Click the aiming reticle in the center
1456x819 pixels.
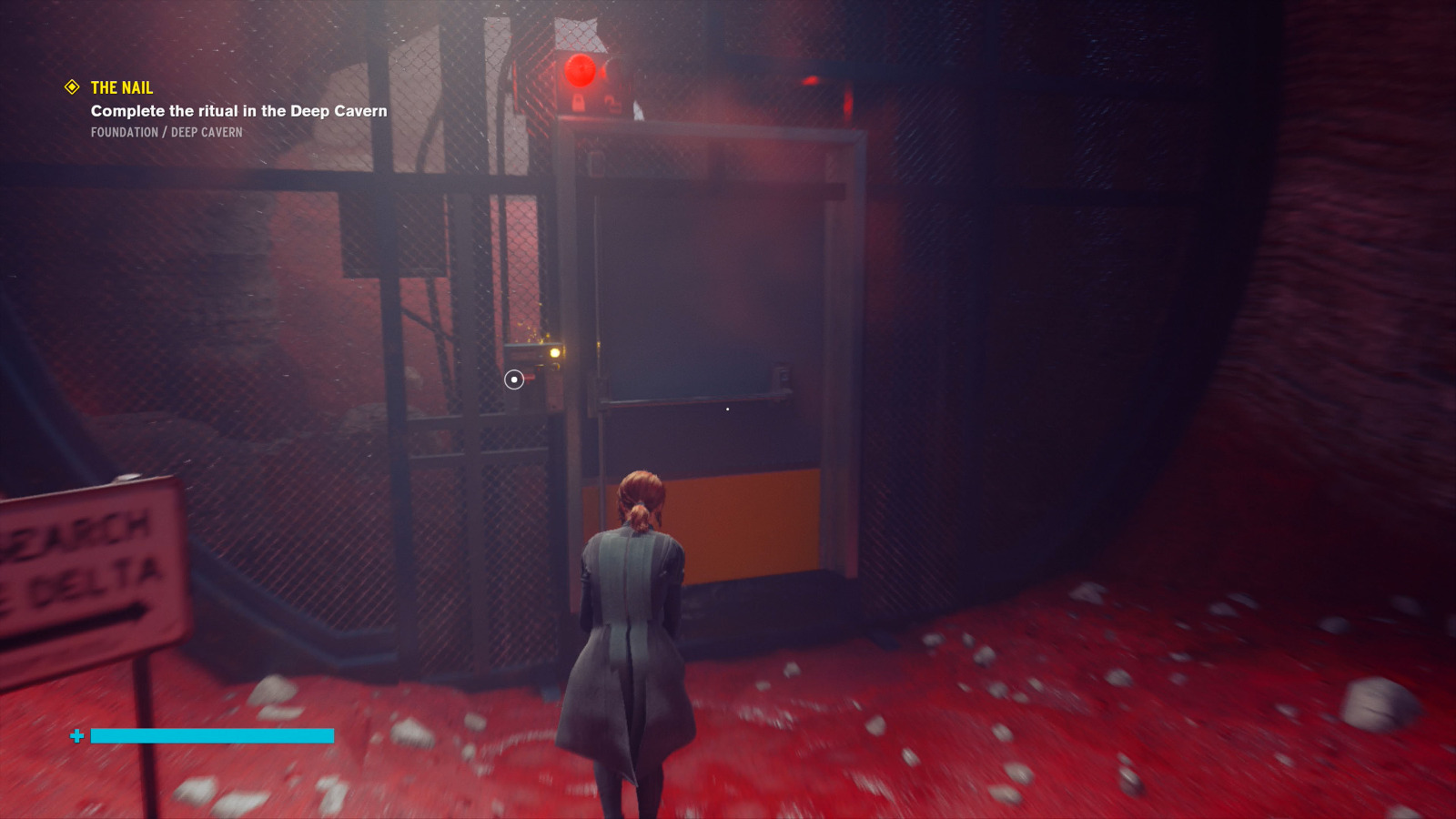coord(513,379)
